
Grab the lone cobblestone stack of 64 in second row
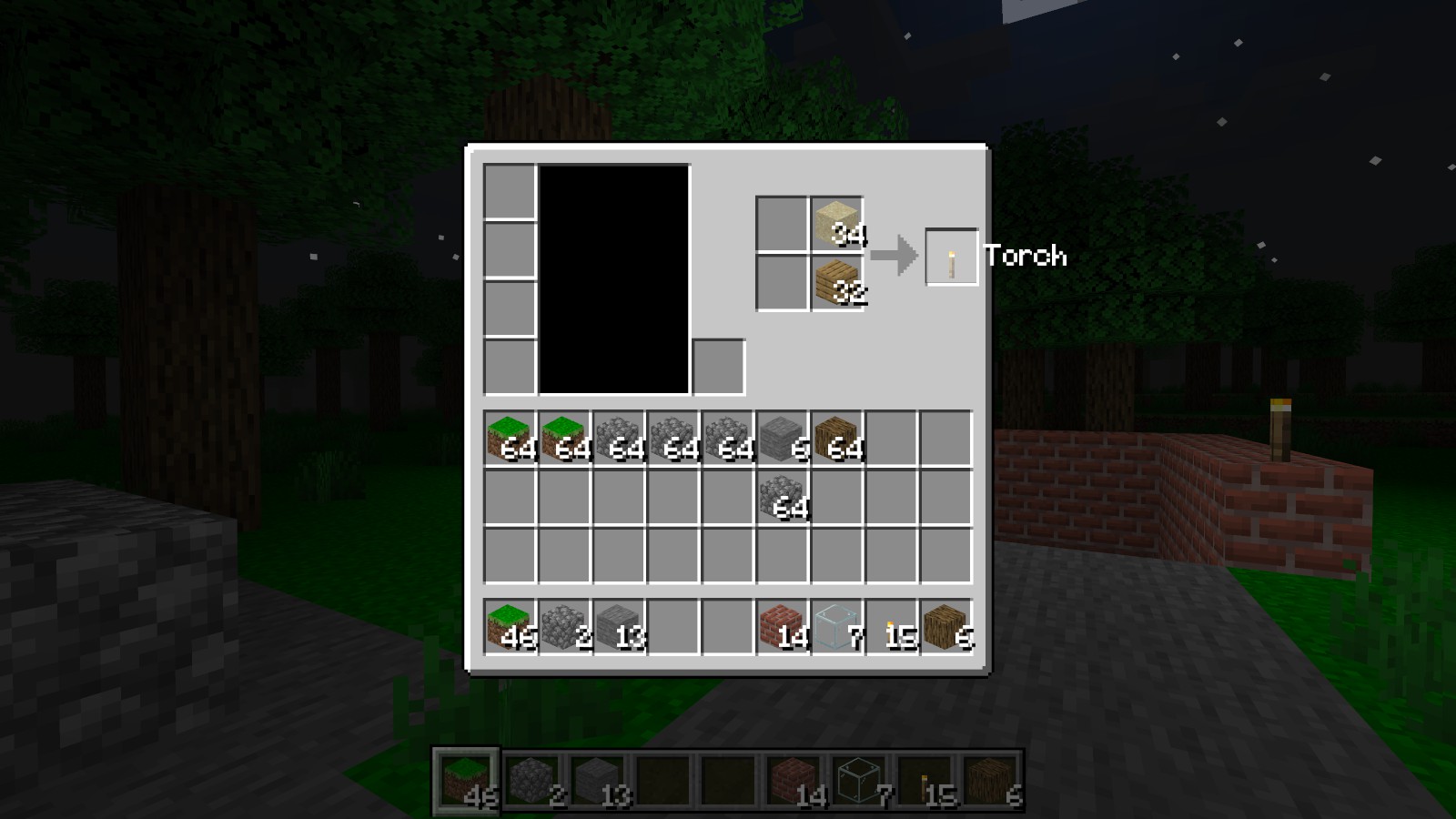pyautogui.click(x=780, y=495)
